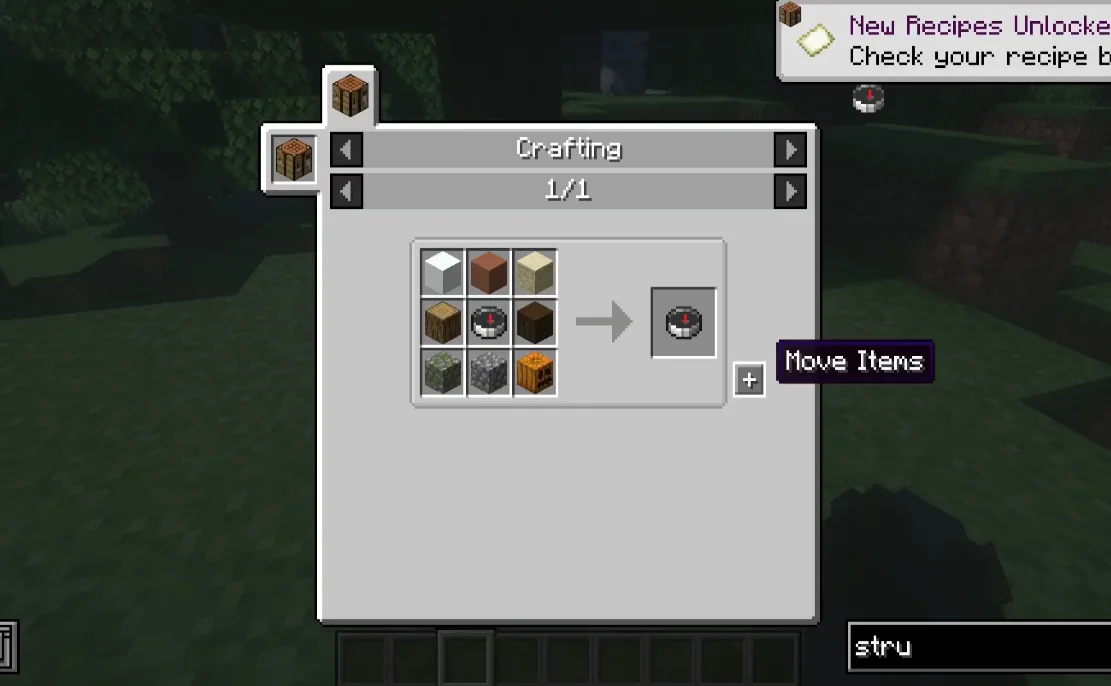Show previous page left of 1/1
Screen dimensions: 1111x686
pos(346,191)
